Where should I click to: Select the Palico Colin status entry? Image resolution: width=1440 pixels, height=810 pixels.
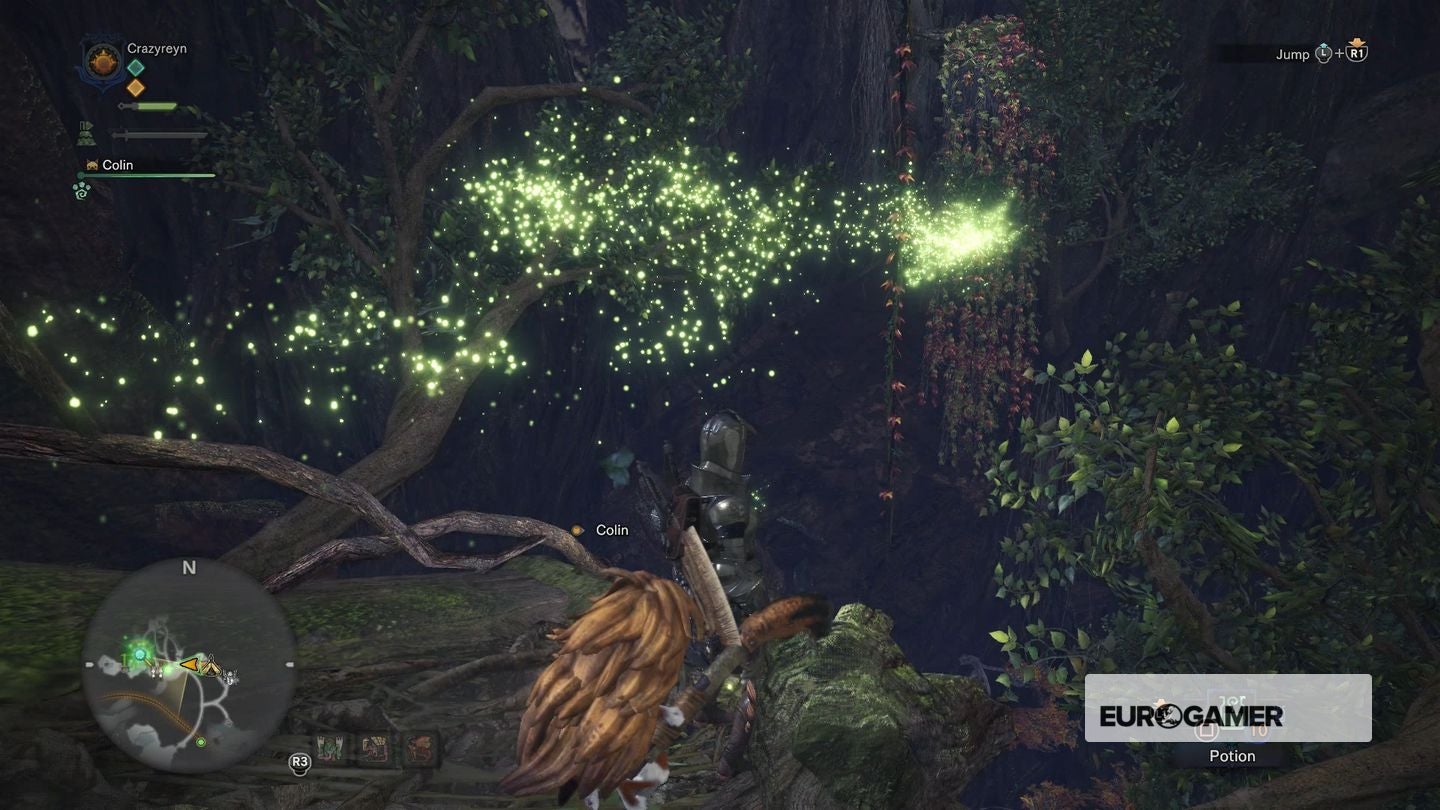pyautogui.click(x=118, y=165)
